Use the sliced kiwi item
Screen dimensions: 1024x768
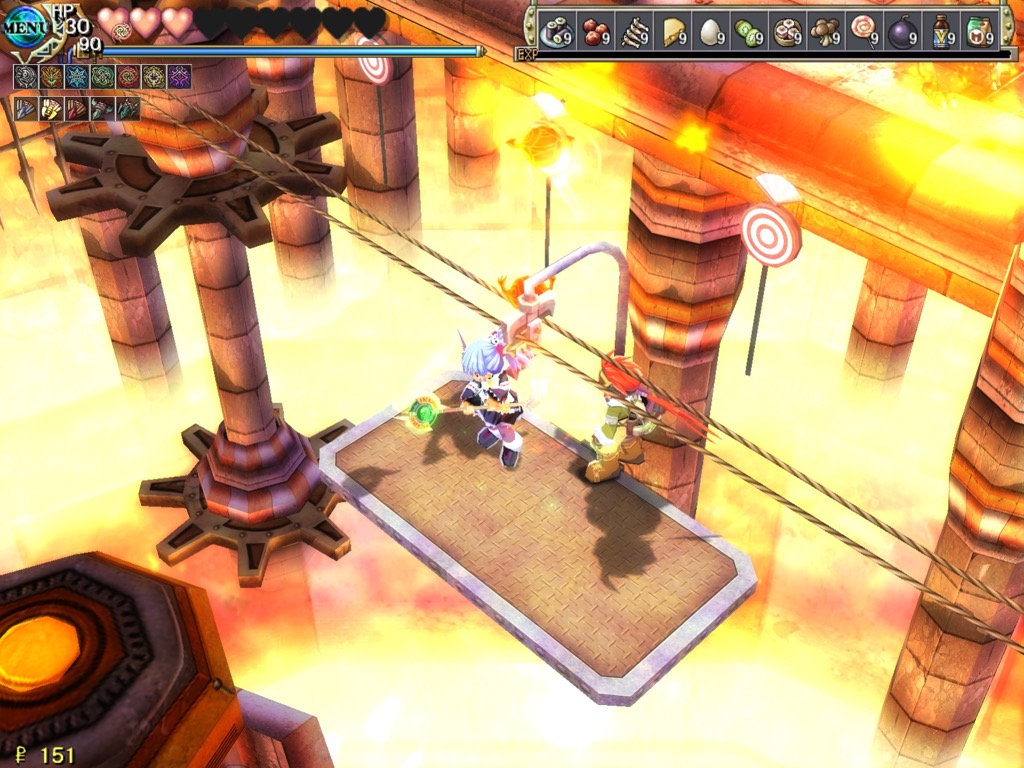749,32
